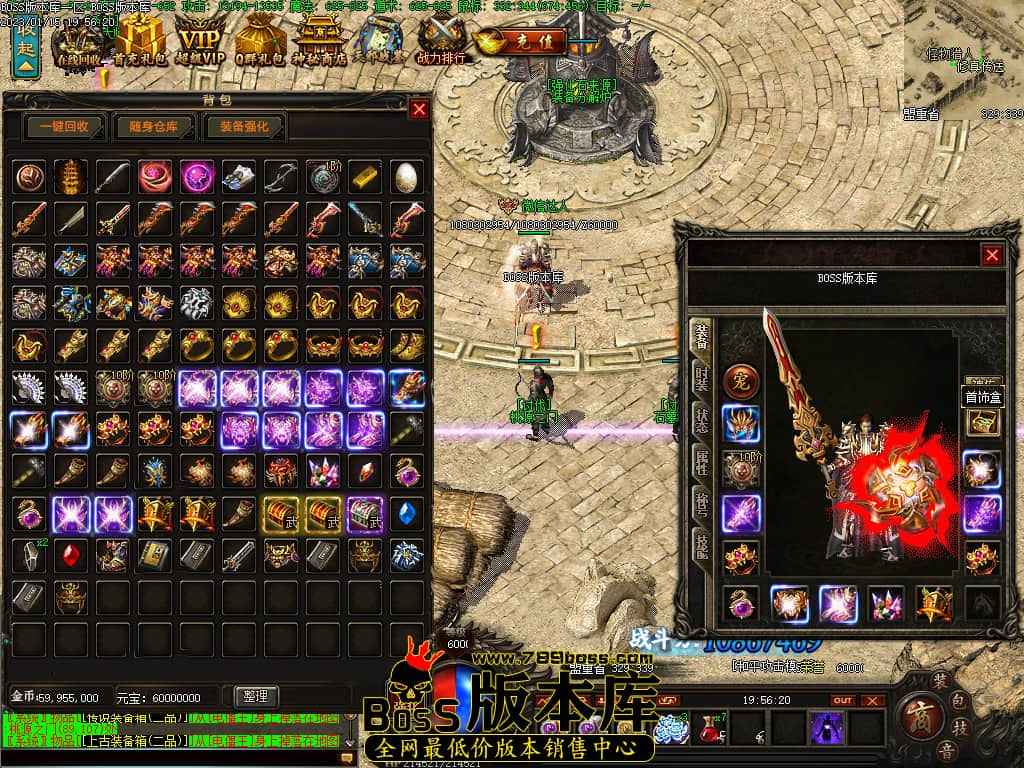The image size is (1024, 768).
Task: Open the 属性 attributes tab
Action: pos(703,464)
